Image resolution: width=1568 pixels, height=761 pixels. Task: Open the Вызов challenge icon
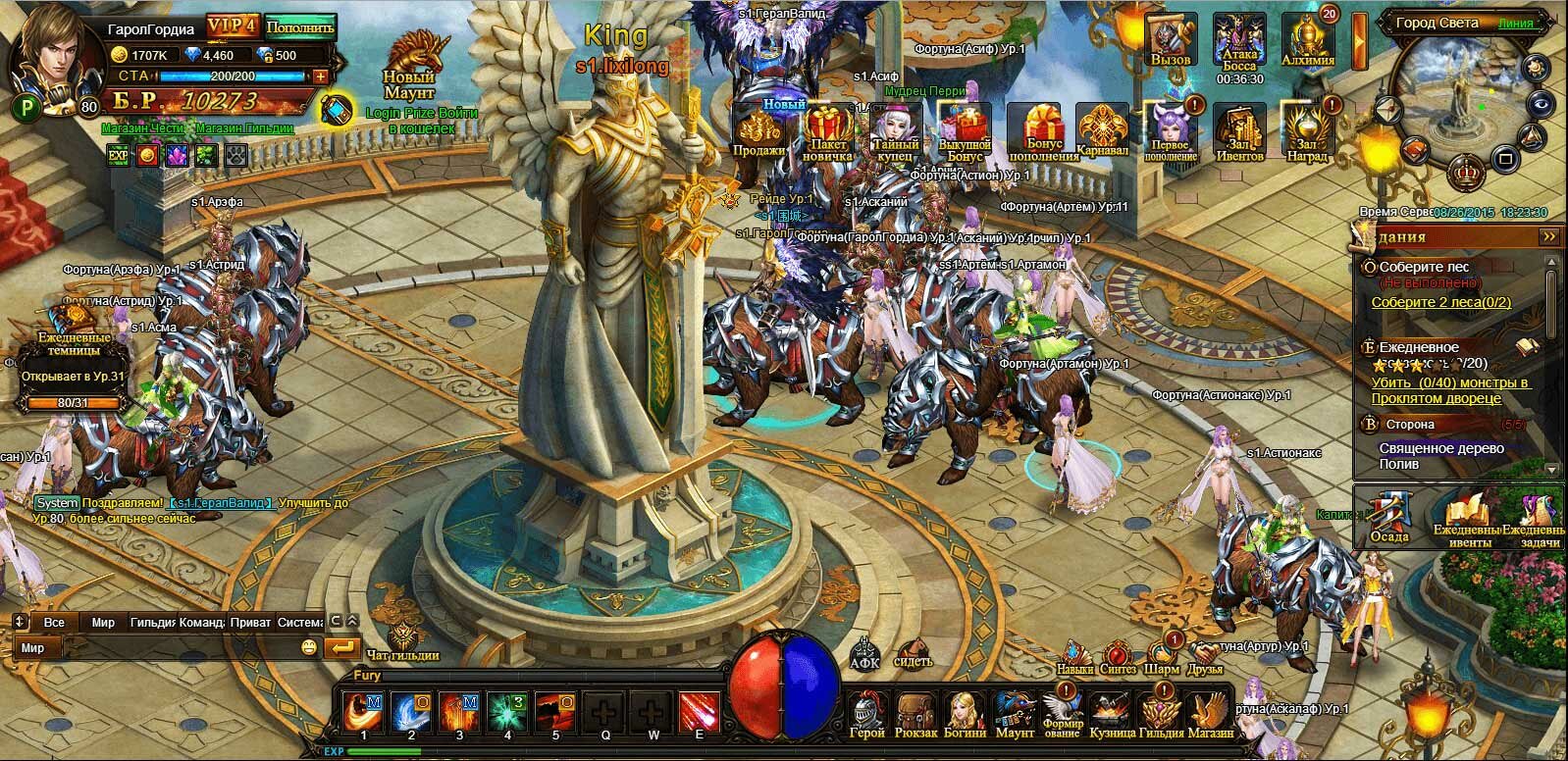(x=1171, y=39)
